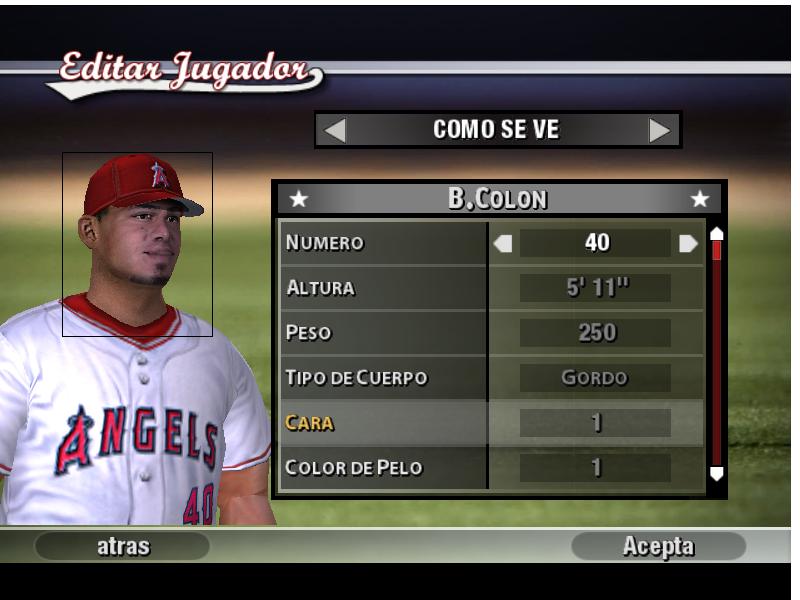
Task: Highlight the Tipo de Cuerpo row
Action: click(x=383, y=378)
